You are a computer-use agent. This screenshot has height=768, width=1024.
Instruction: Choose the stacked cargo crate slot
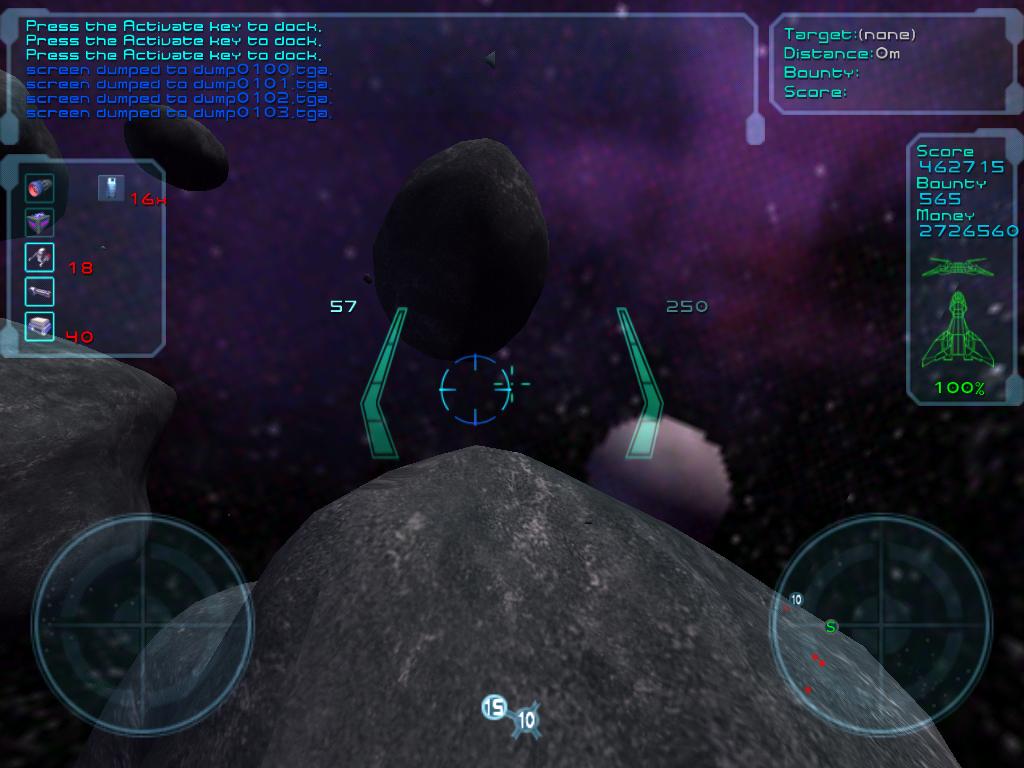[x=40, y=325]
